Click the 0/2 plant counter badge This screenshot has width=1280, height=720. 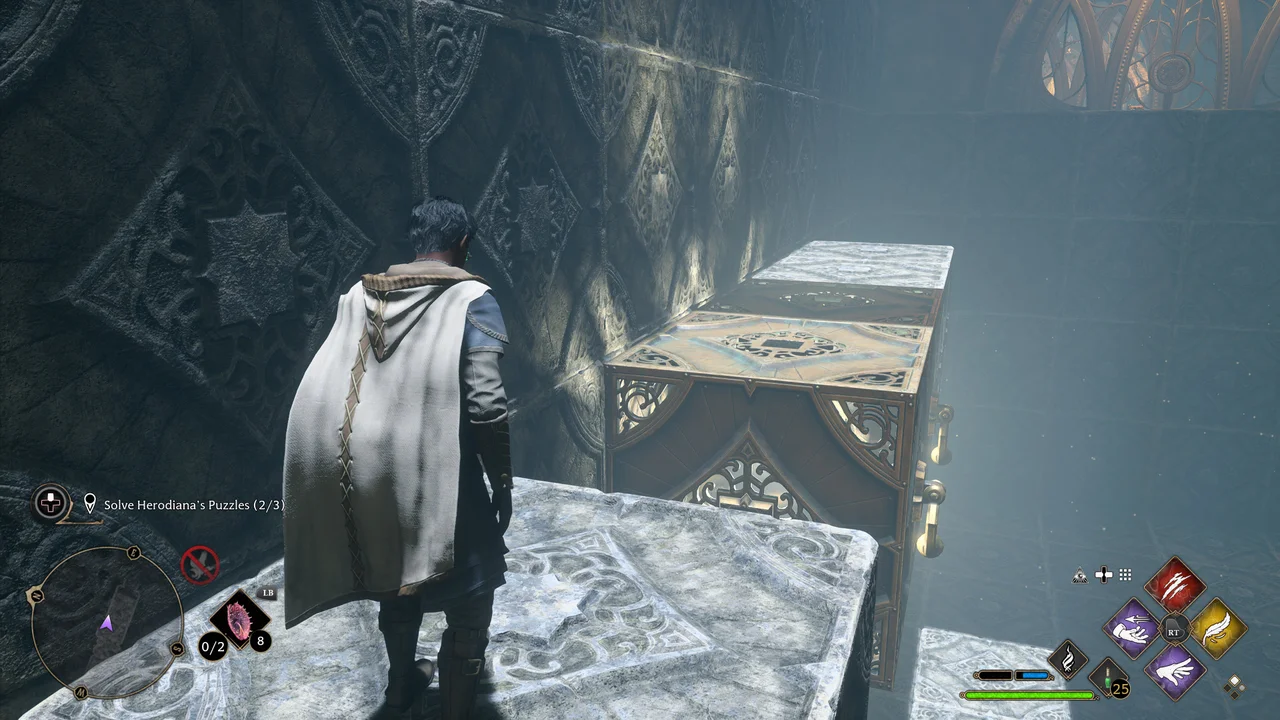coord(211,647)
